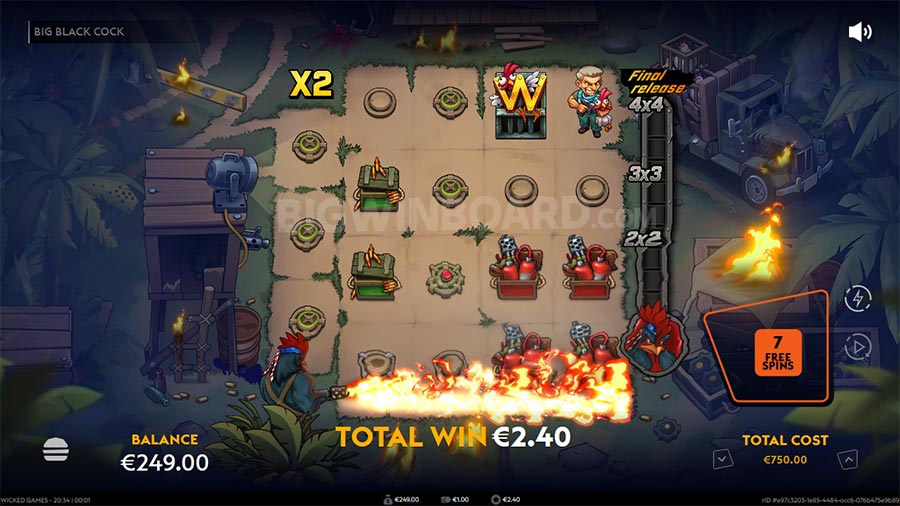Mute the game sound with the speaker icon

coord(859,32)
